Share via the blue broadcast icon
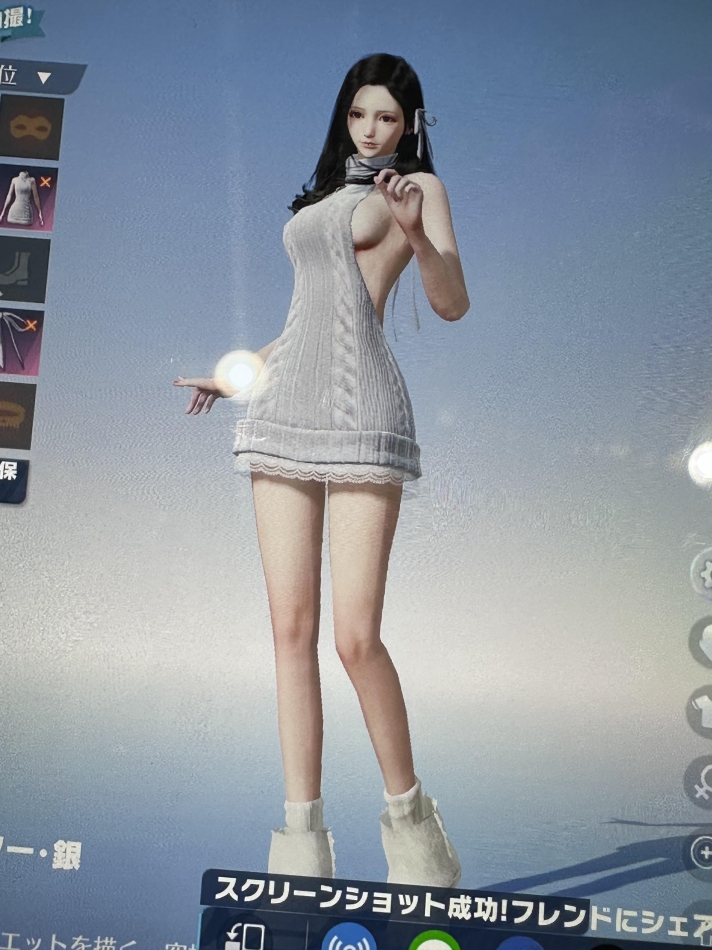 [349, 939]
